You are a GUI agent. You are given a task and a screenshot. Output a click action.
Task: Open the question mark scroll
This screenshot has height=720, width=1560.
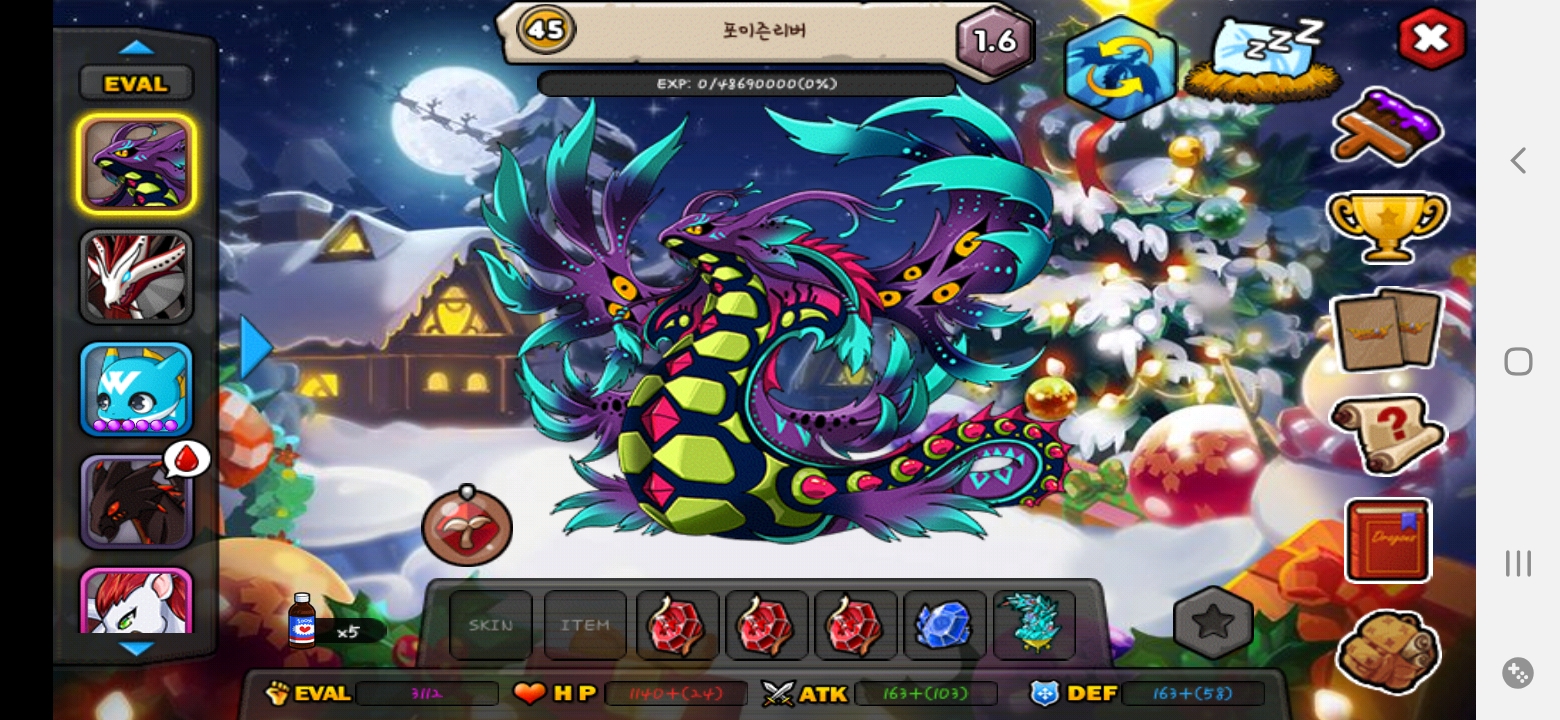coord(1387,435)
